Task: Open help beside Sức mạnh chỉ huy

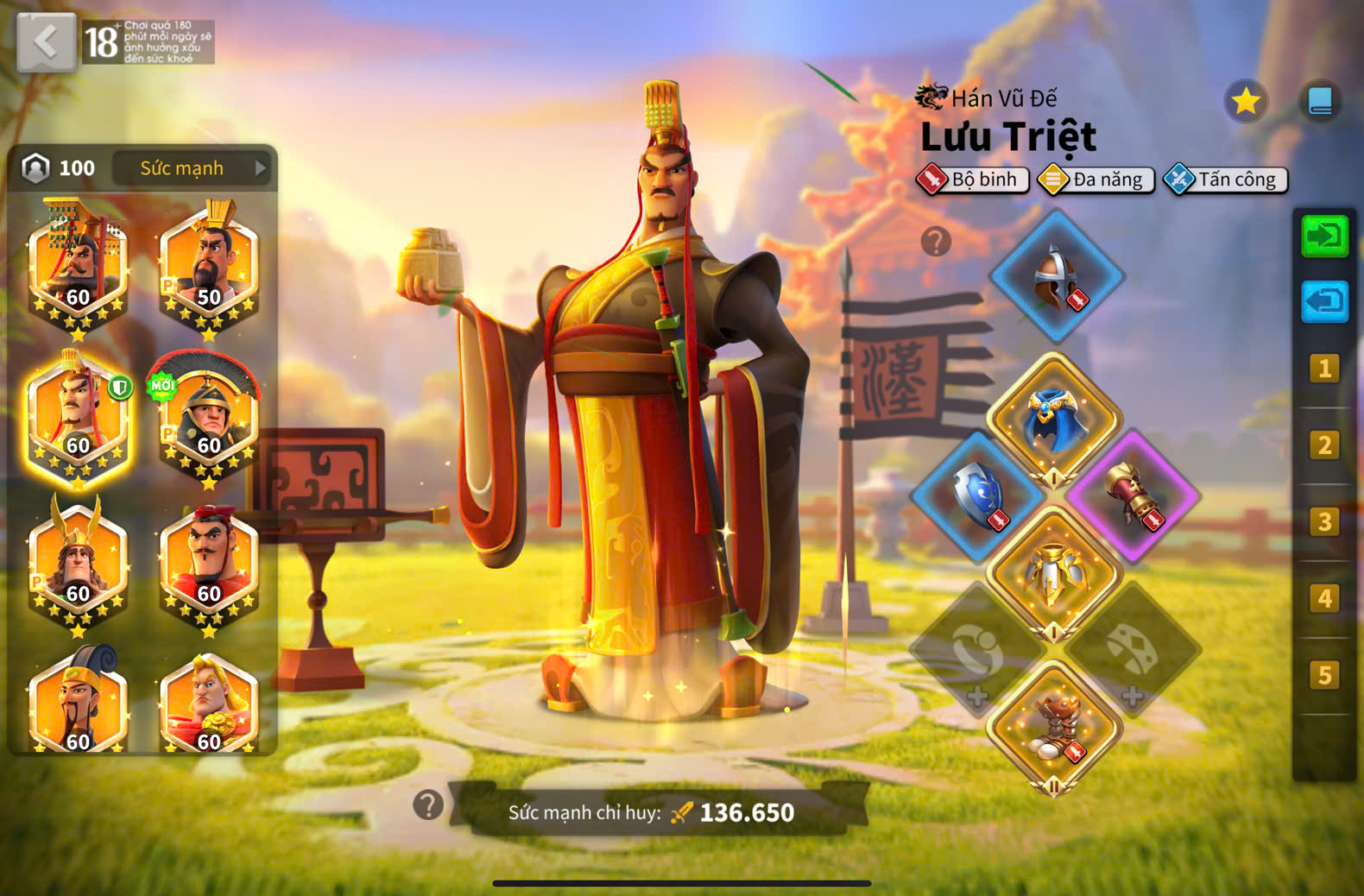Action: [428, 805]
